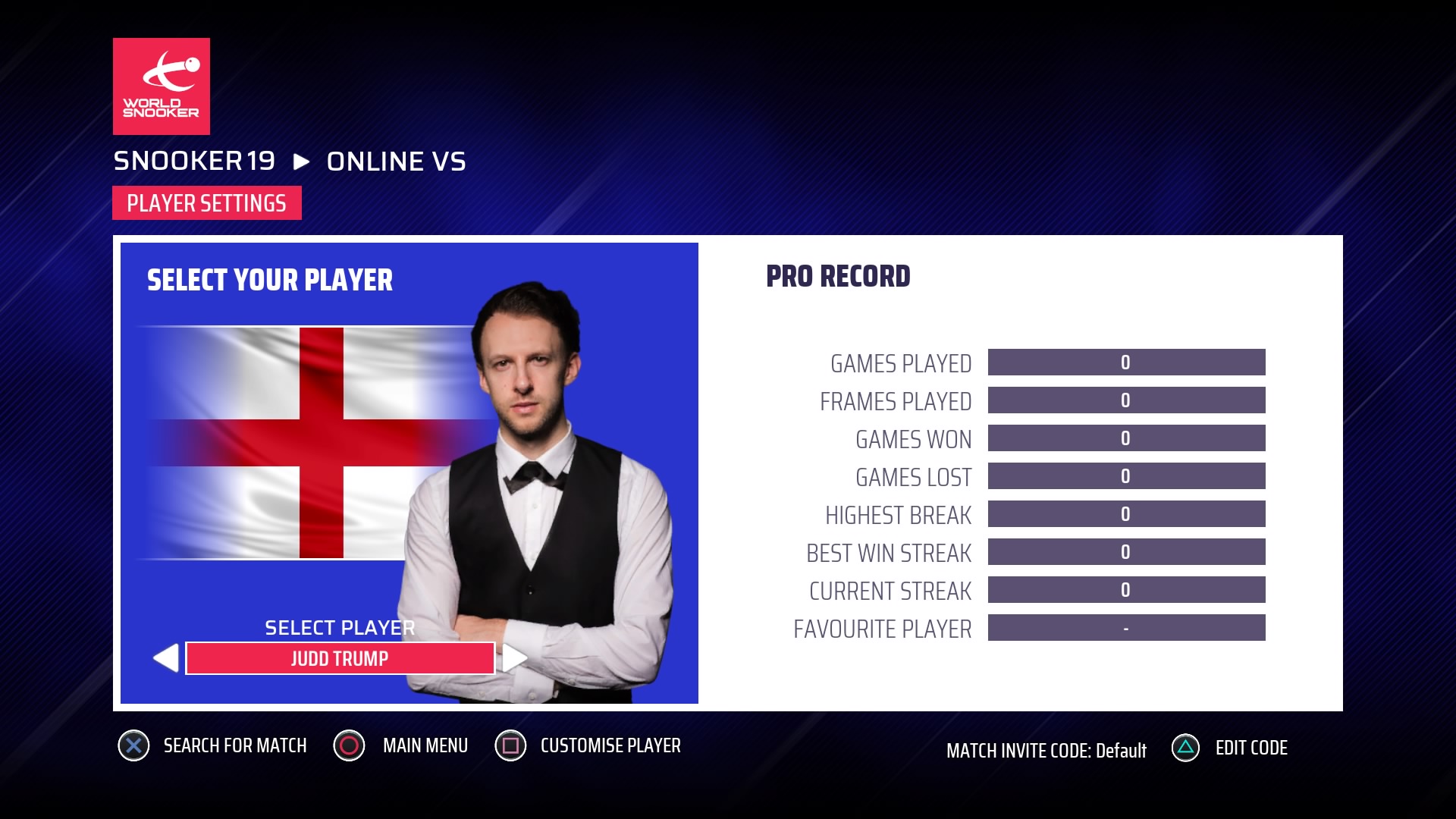Select the next player with the right arrow
The height and width of the screenshot is (819, 1456).
[515, 658]
